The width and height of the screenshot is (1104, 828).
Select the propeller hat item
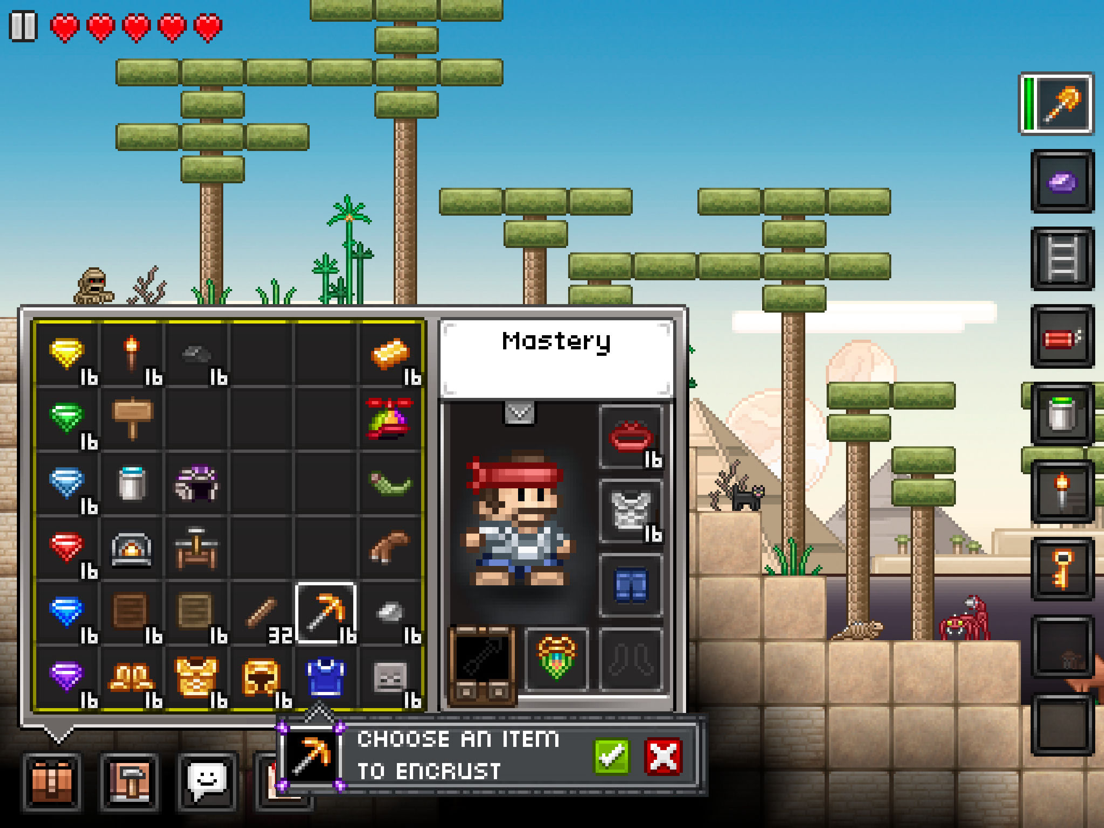click(x=390, y=417)
